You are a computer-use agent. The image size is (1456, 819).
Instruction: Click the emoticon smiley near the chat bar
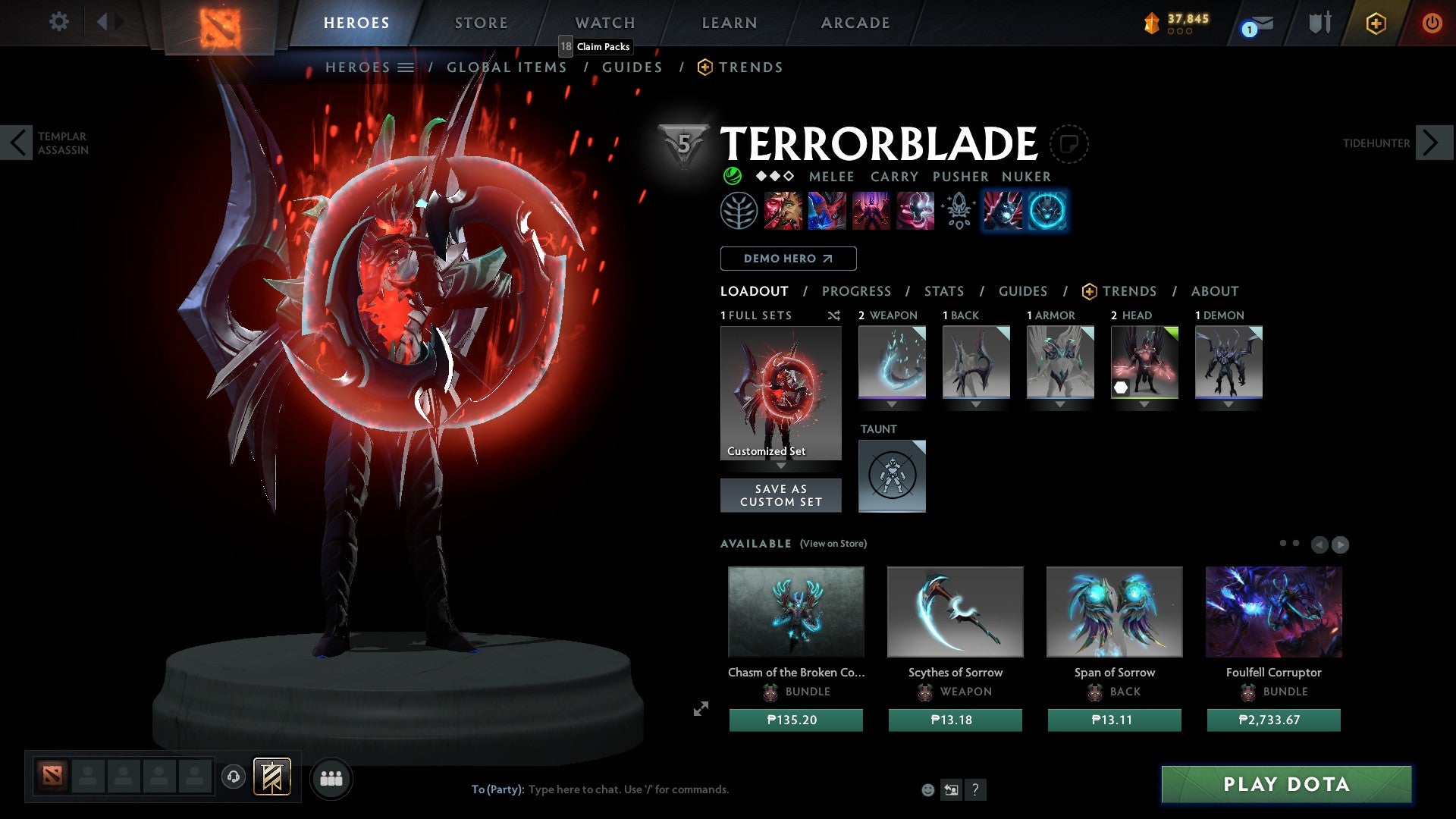(x=927, y=789)
